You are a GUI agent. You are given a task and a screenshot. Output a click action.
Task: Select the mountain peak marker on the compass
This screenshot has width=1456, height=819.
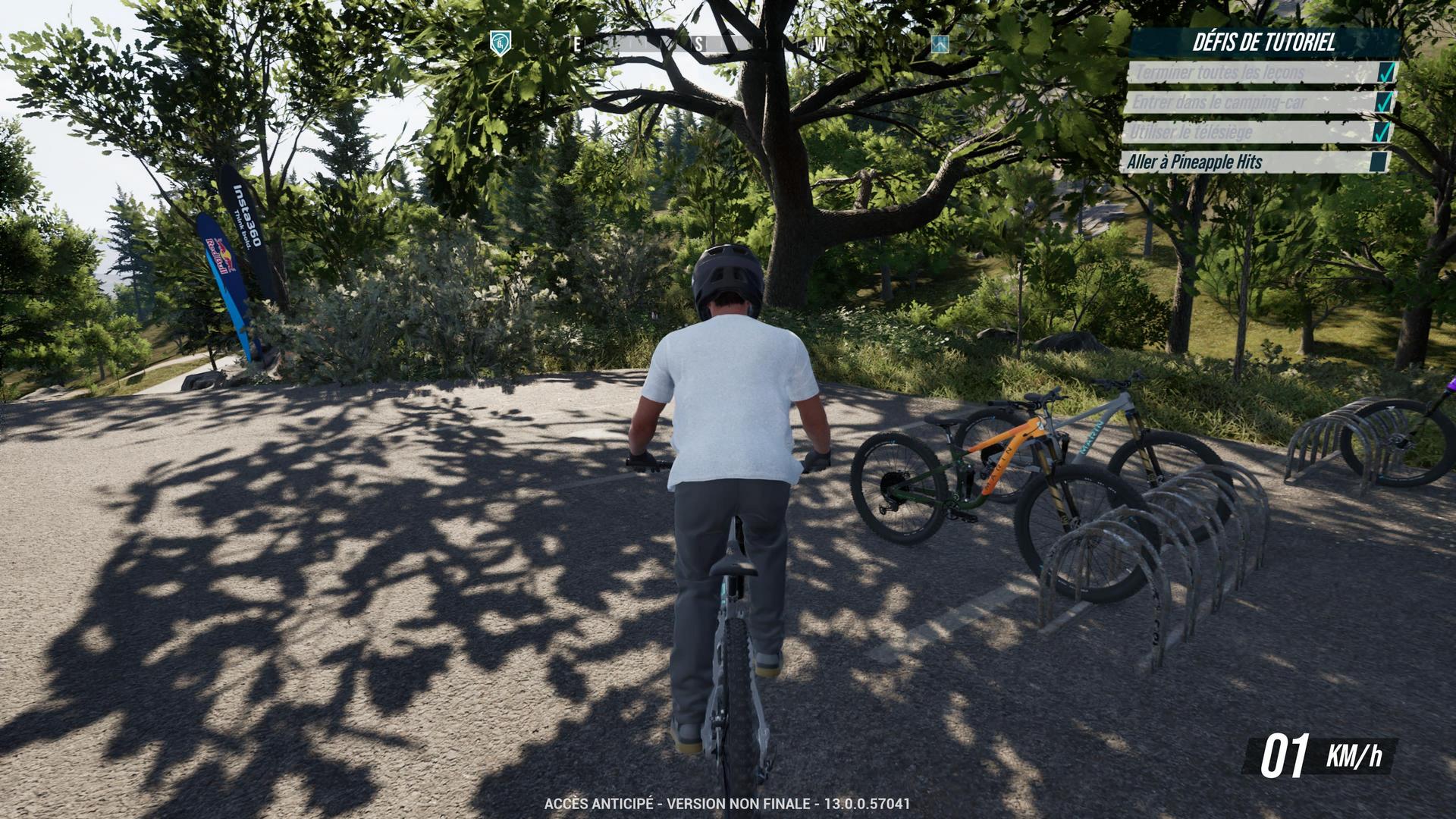click(x=940, y=44)
